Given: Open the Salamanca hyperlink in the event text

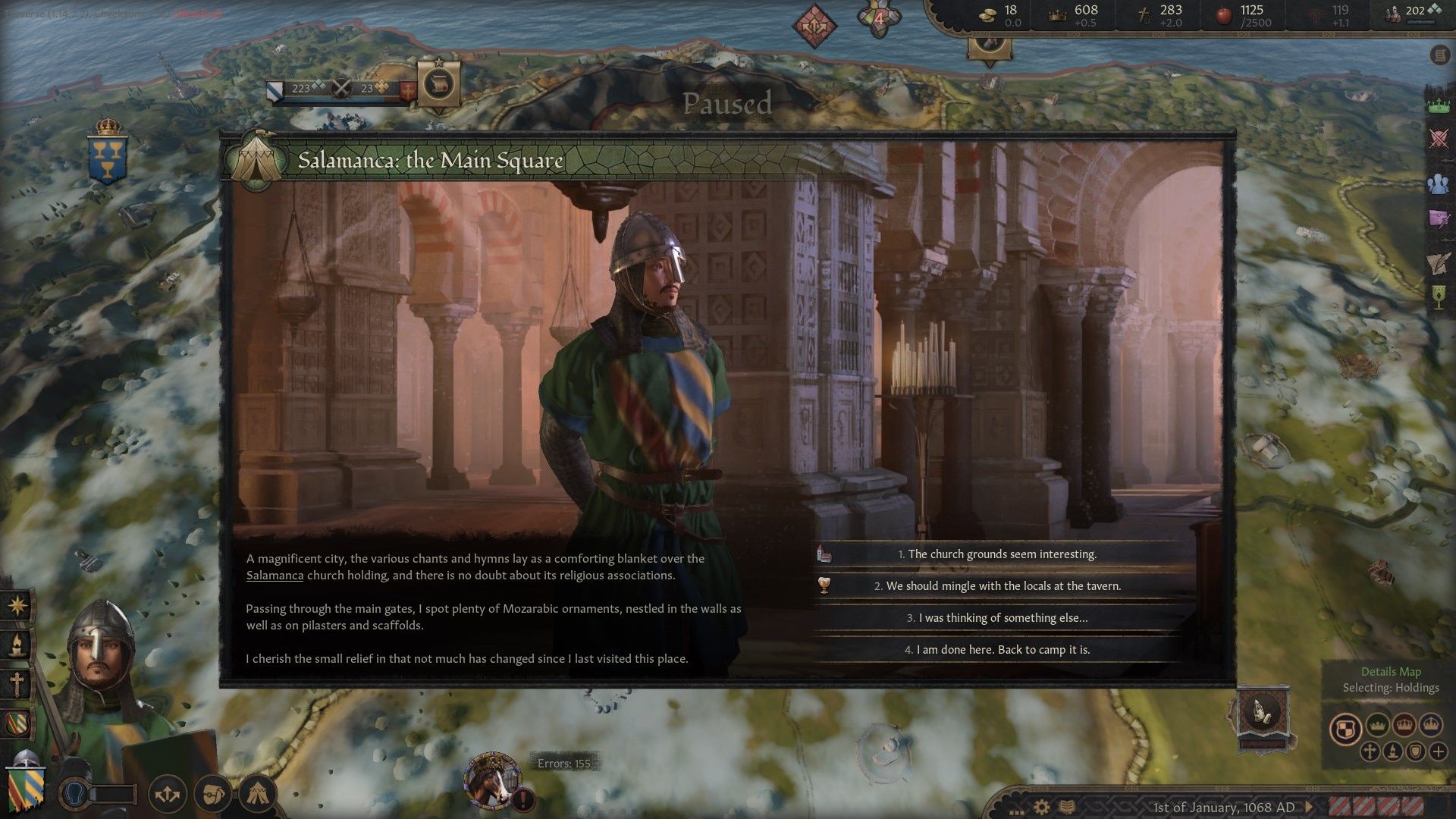Looking at the screenshot, I should (x=275, y=576).
